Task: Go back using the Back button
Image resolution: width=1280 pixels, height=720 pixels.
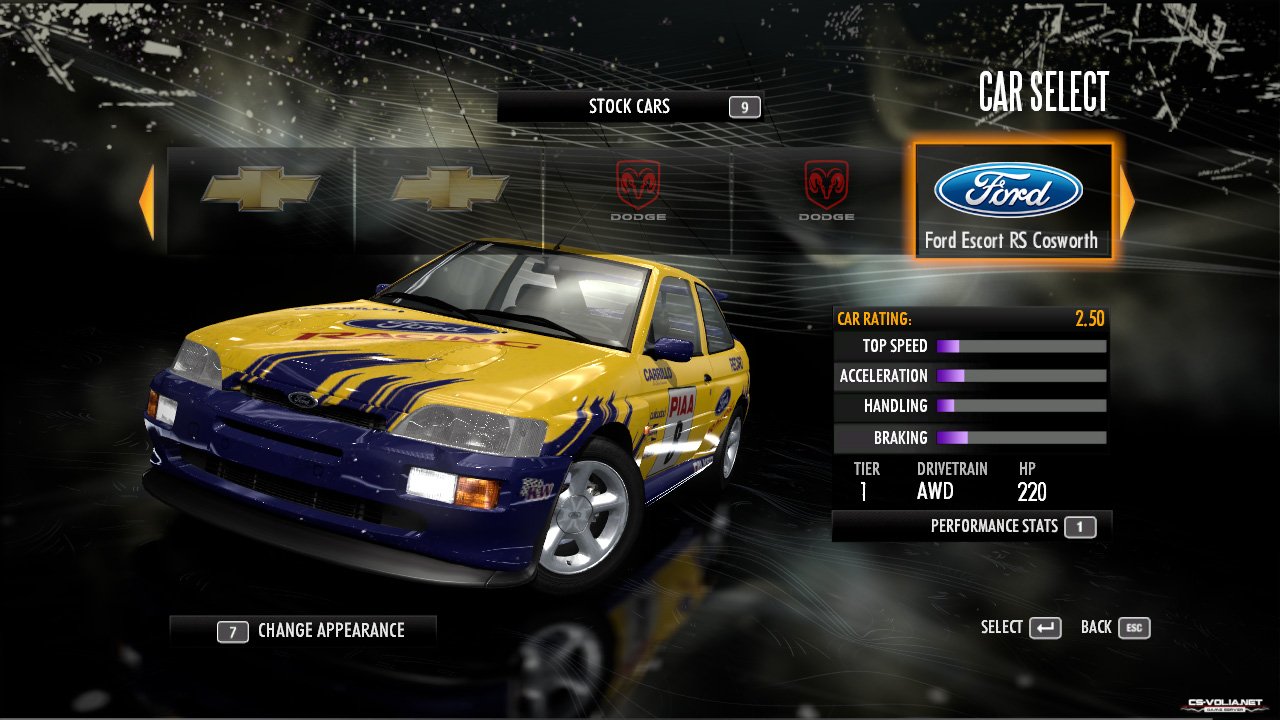Action: click(x=1115, y=627)
